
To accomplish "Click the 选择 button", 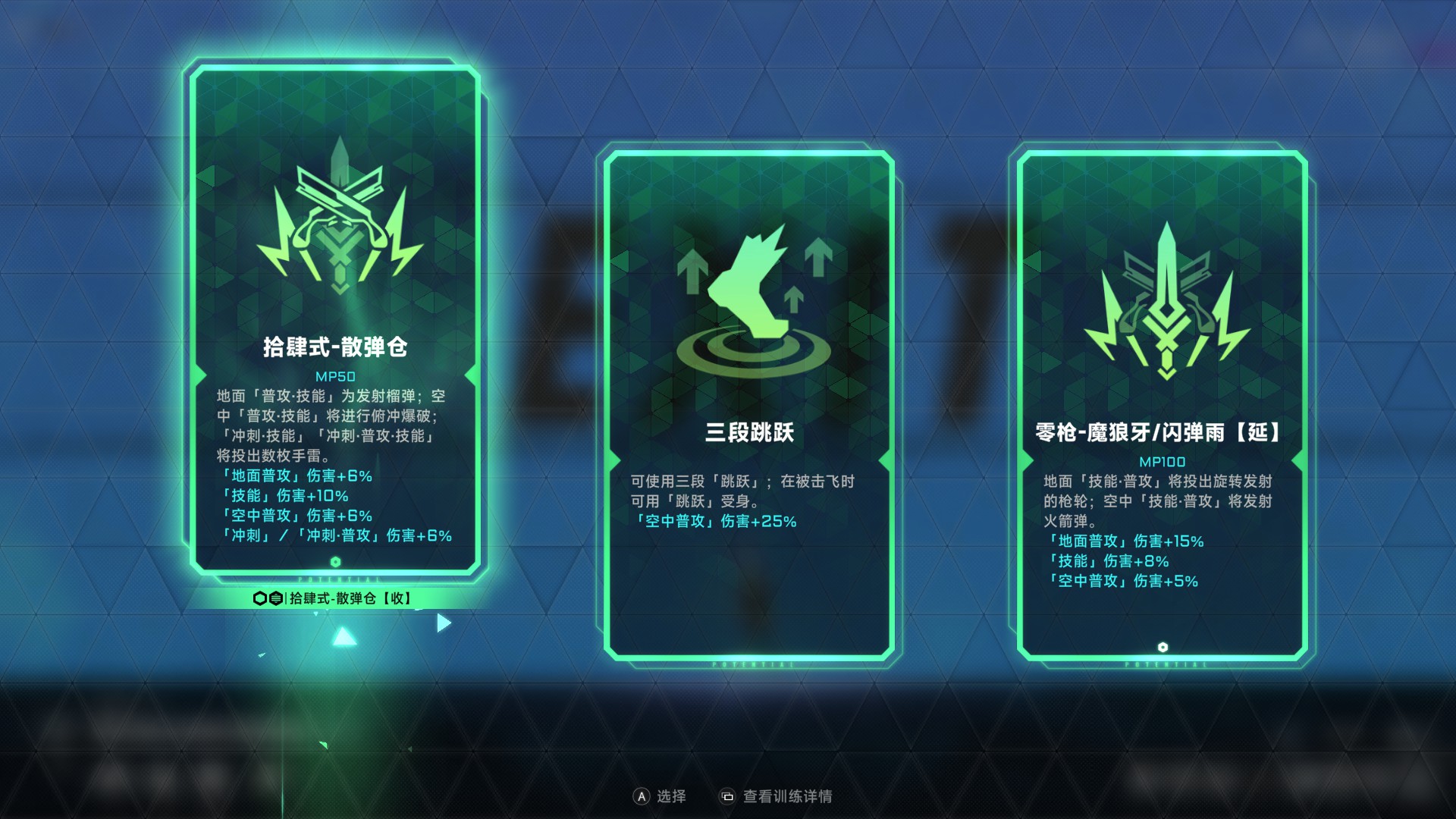I will 671,796.
